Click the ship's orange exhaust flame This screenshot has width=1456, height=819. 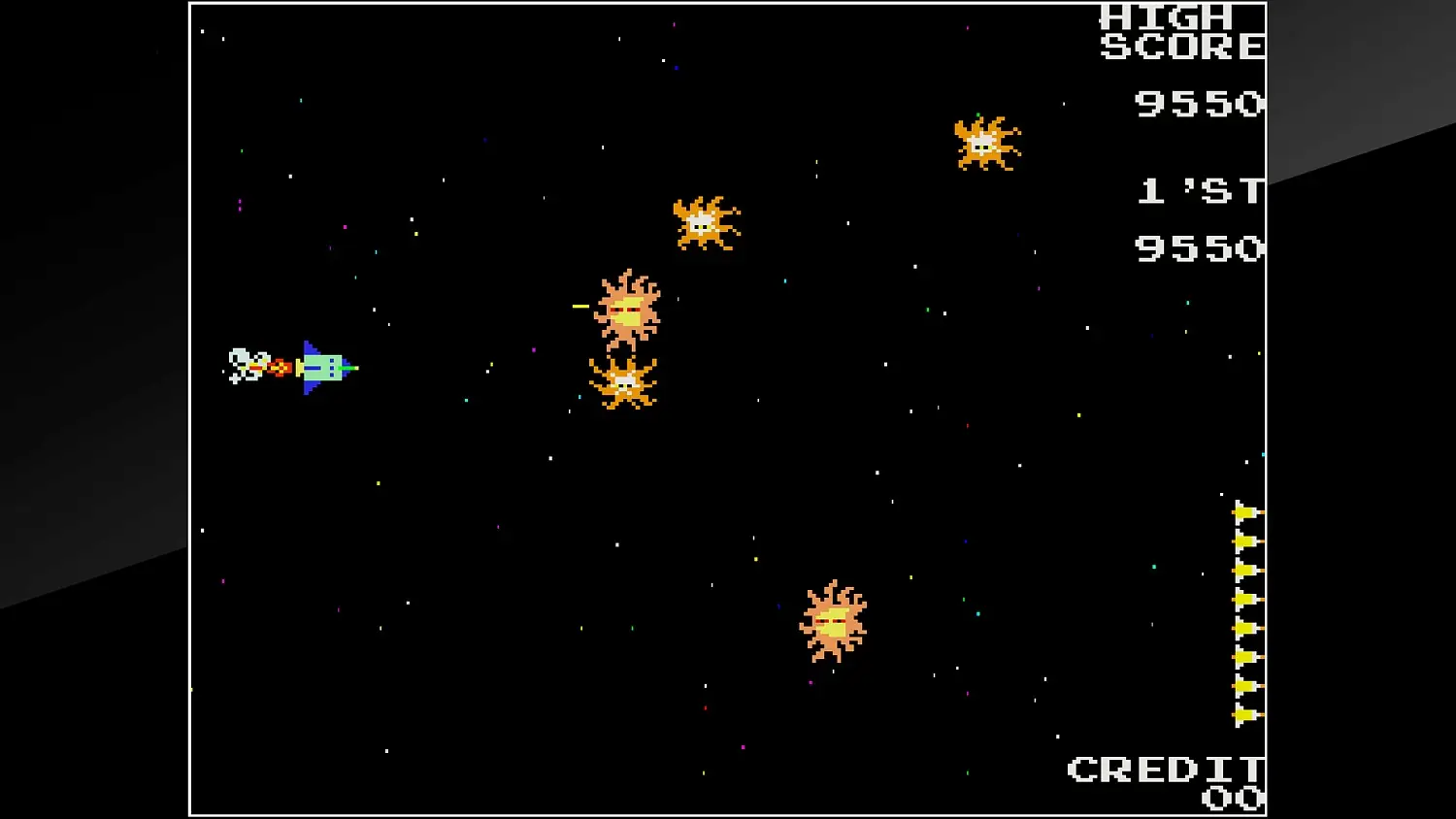click(280, 366)
